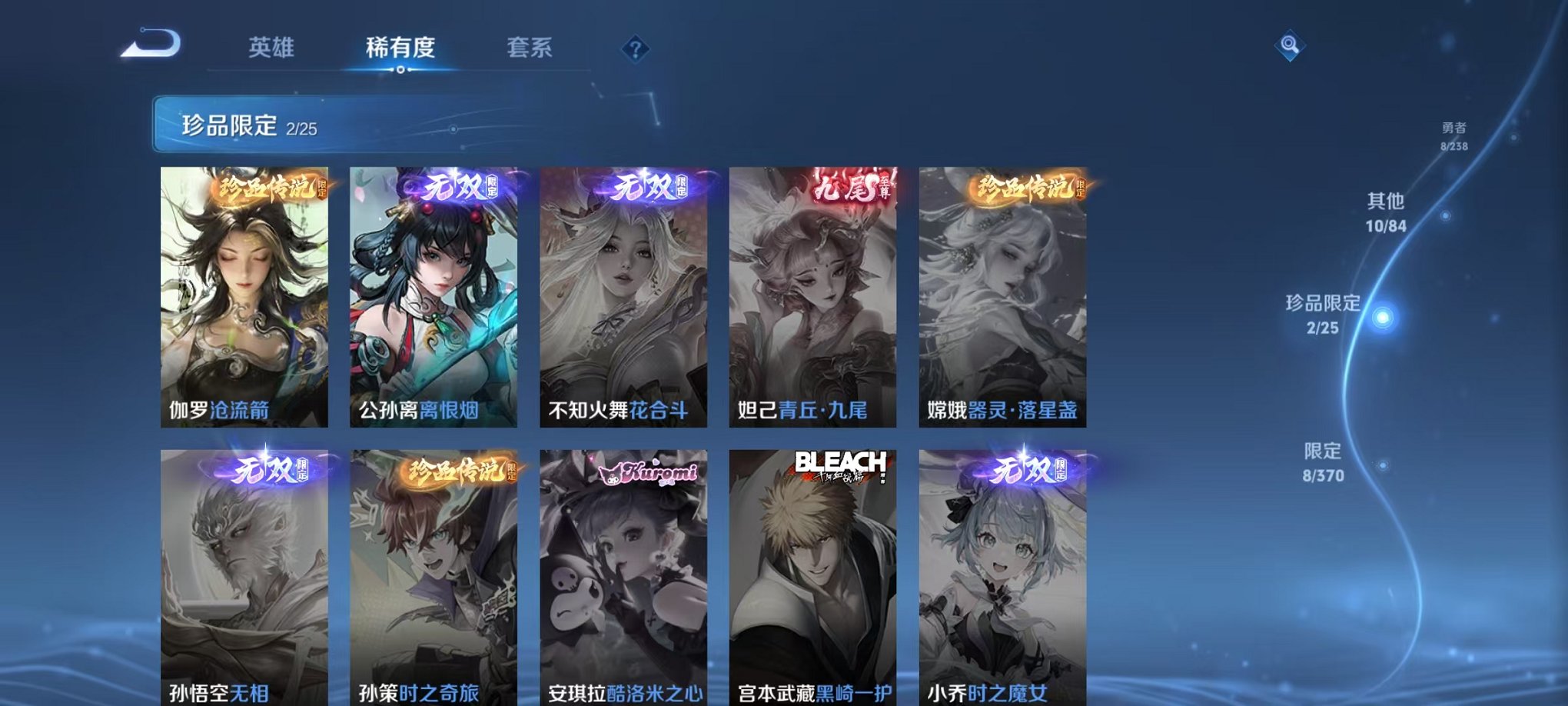Click the help question mark icon
This screenshot has width=1568, height=706.
[635, 48]
